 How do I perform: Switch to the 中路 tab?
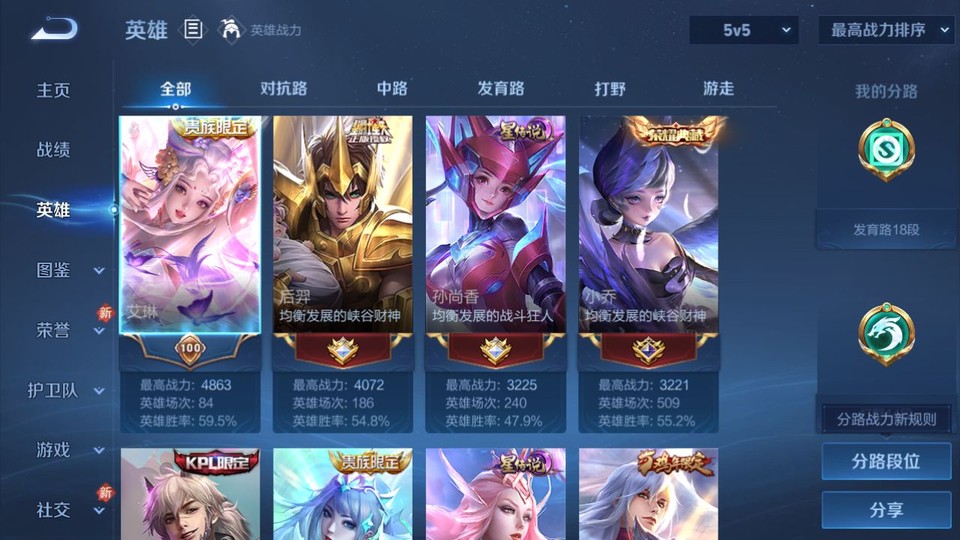392,88
